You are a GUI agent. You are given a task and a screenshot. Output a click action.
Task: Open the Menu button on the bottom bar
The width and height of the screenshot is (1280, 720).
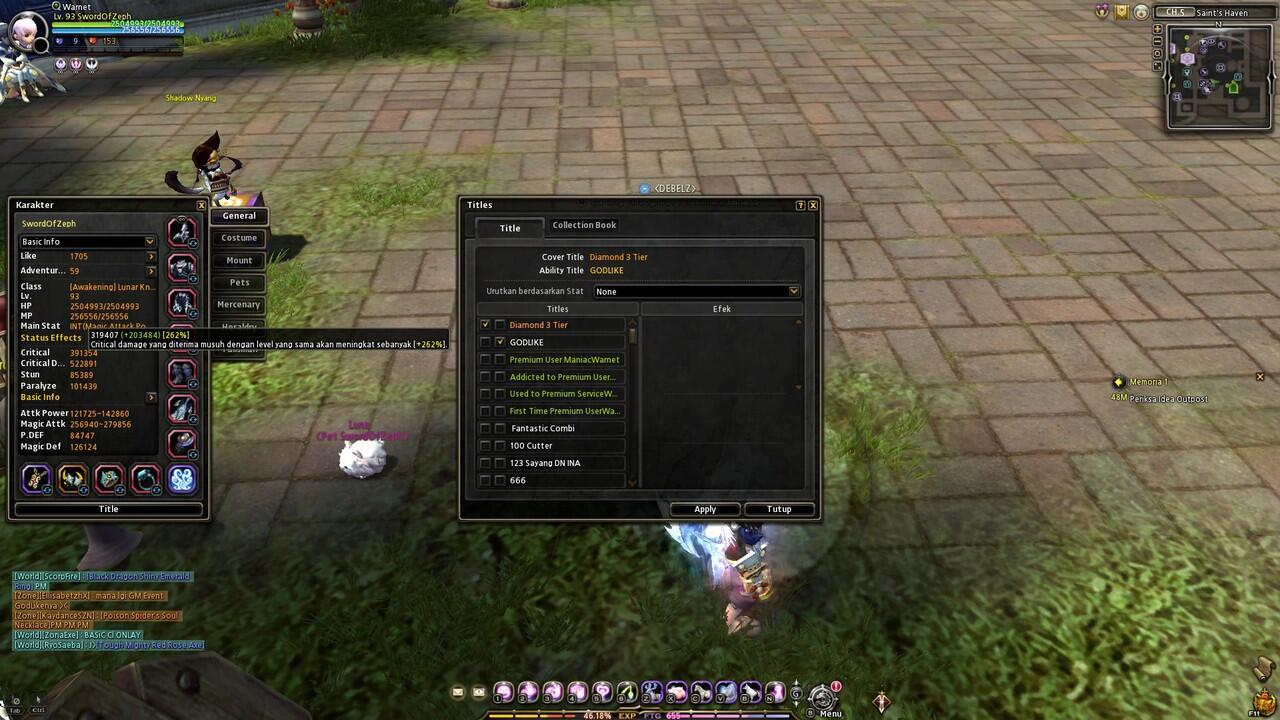click(x=824, y=698)
